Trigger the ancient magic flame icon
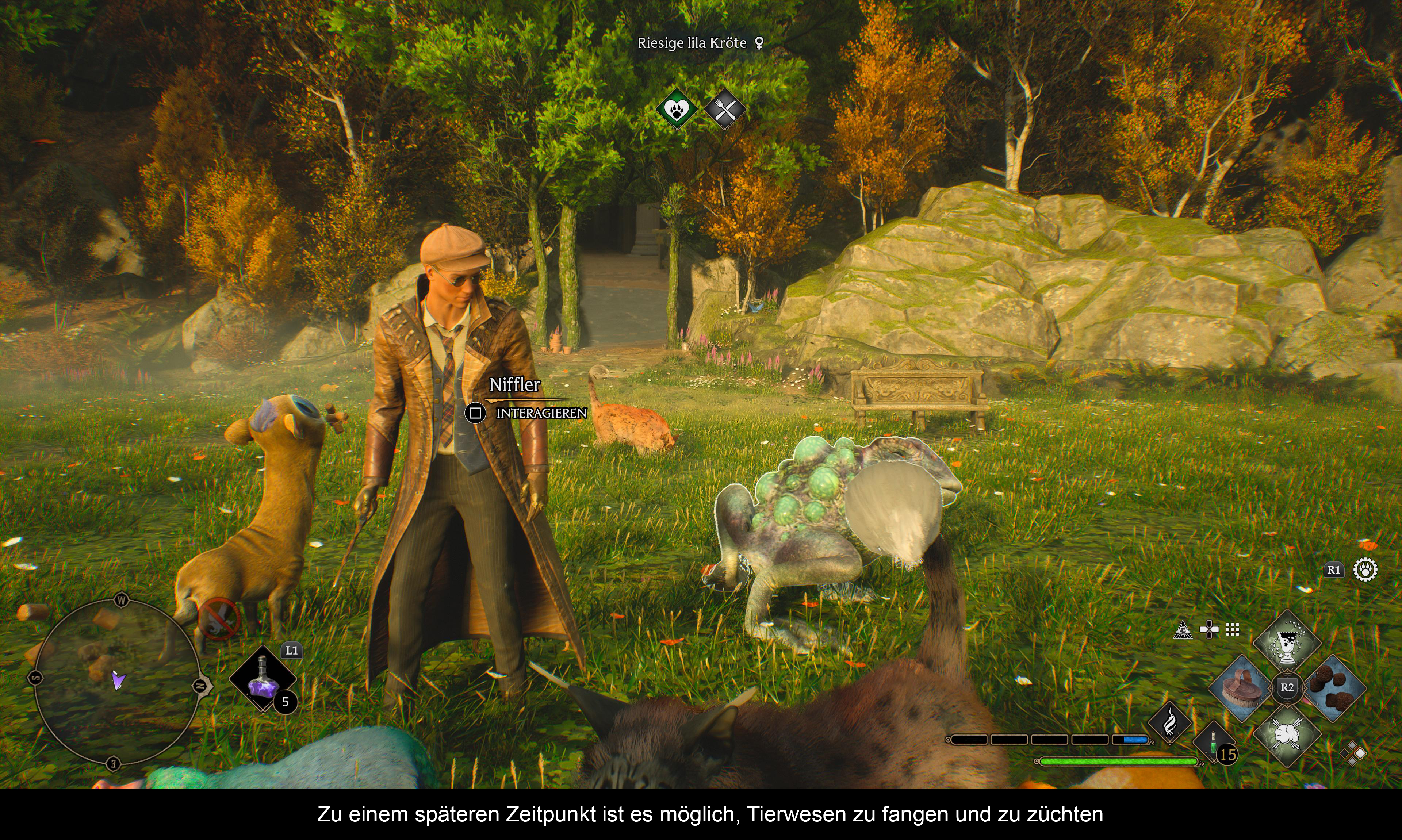 (1169, 724)
